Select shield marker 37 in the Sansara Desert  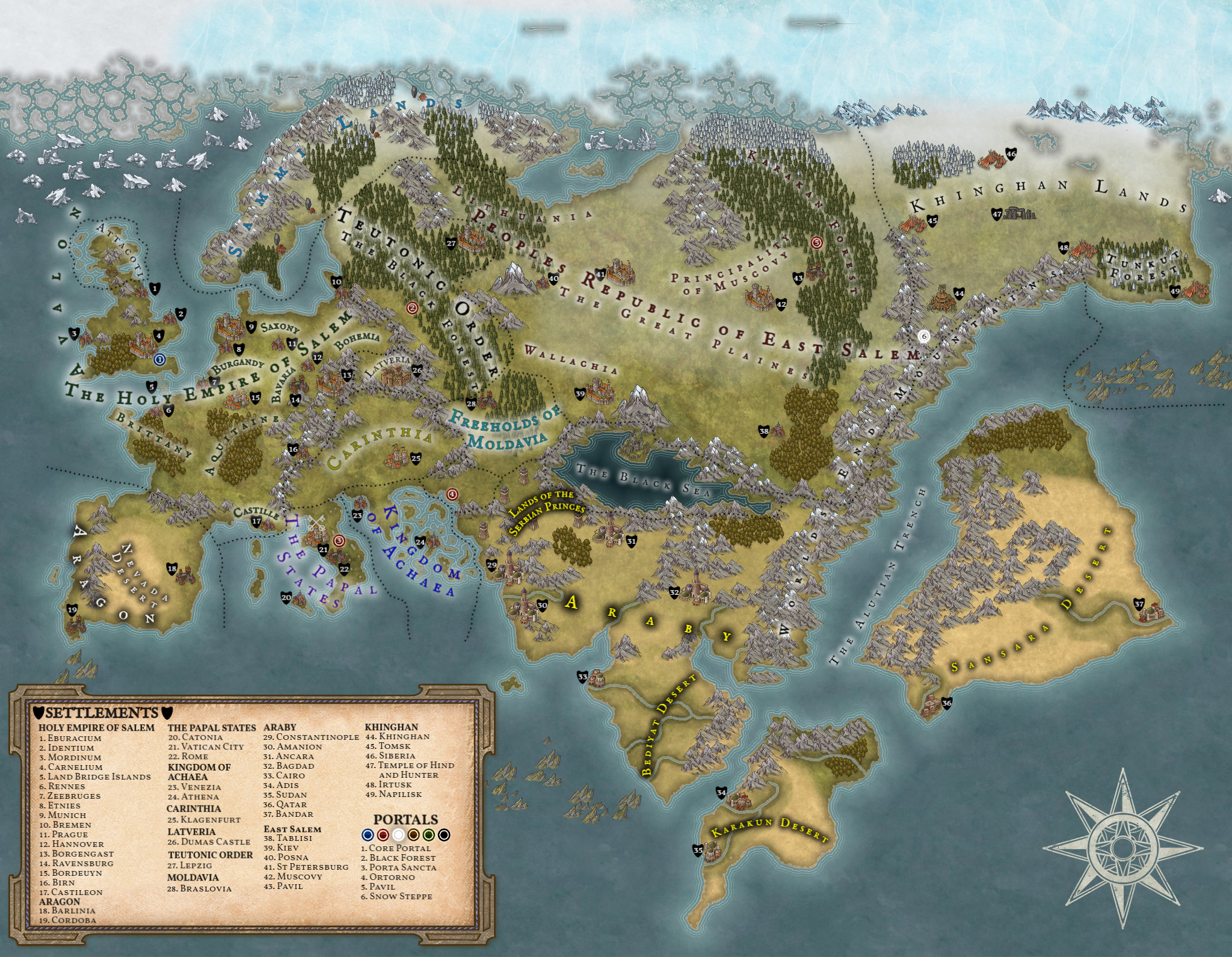[x=1139, y=605]
